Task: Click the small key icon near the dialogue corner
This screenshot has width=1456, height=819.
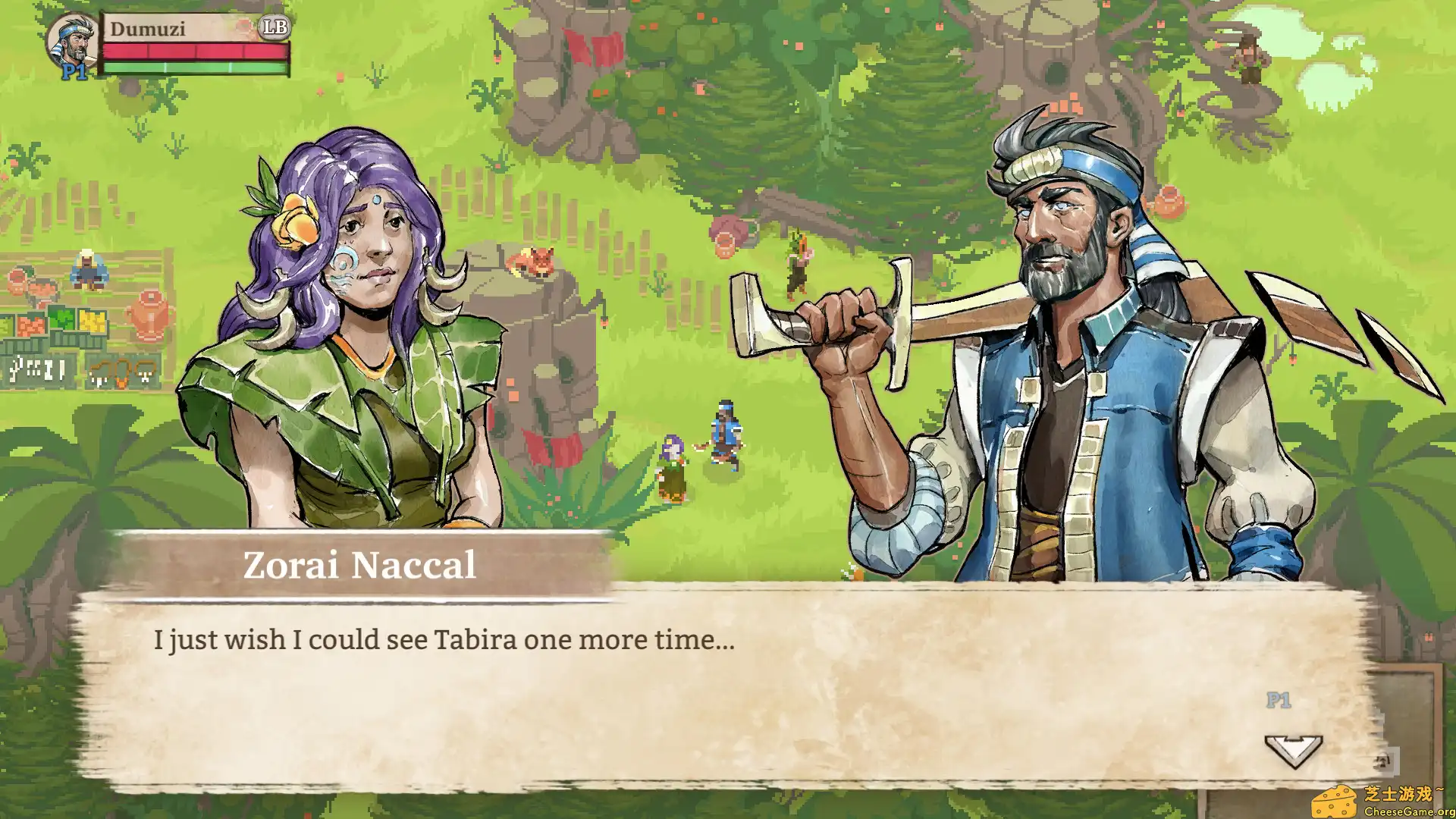Action: [1382, 761]
